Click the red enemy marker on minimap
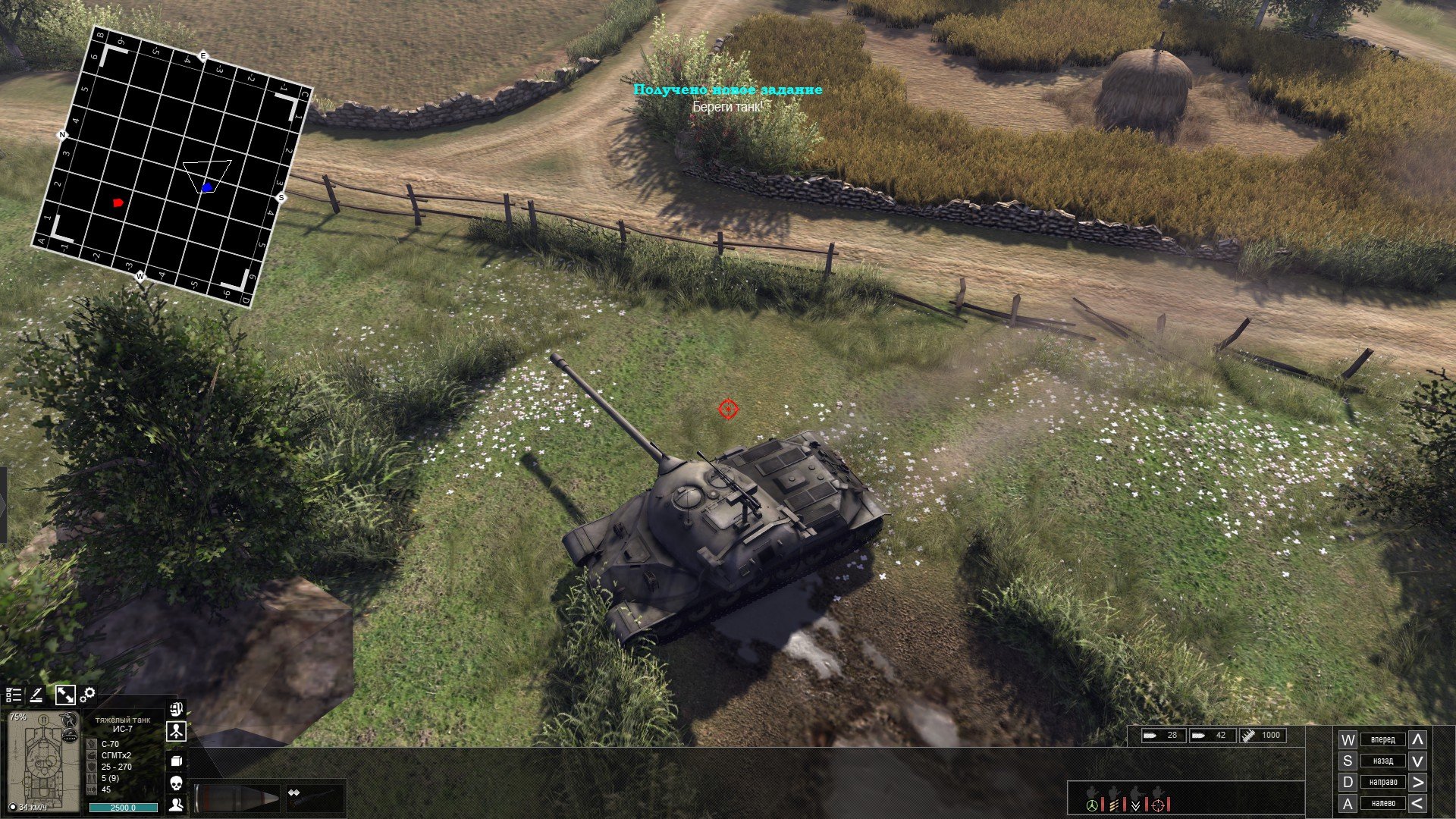 [118, 202]
